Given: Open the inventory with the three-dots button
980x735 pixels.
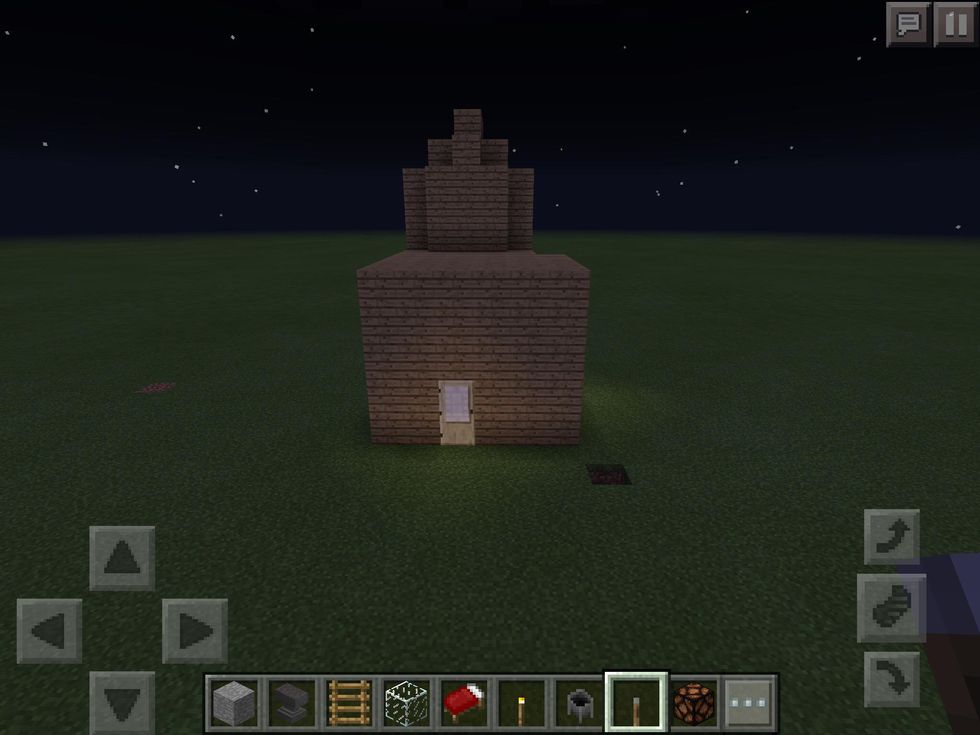Looking at the screenshot, I should 749,703.
